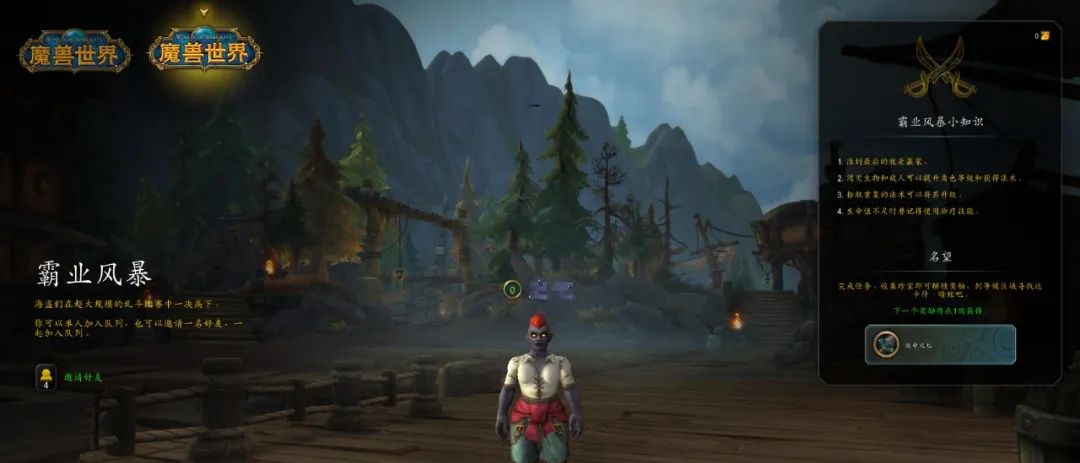Open the reputation reward item button

(x=940, y=344)
